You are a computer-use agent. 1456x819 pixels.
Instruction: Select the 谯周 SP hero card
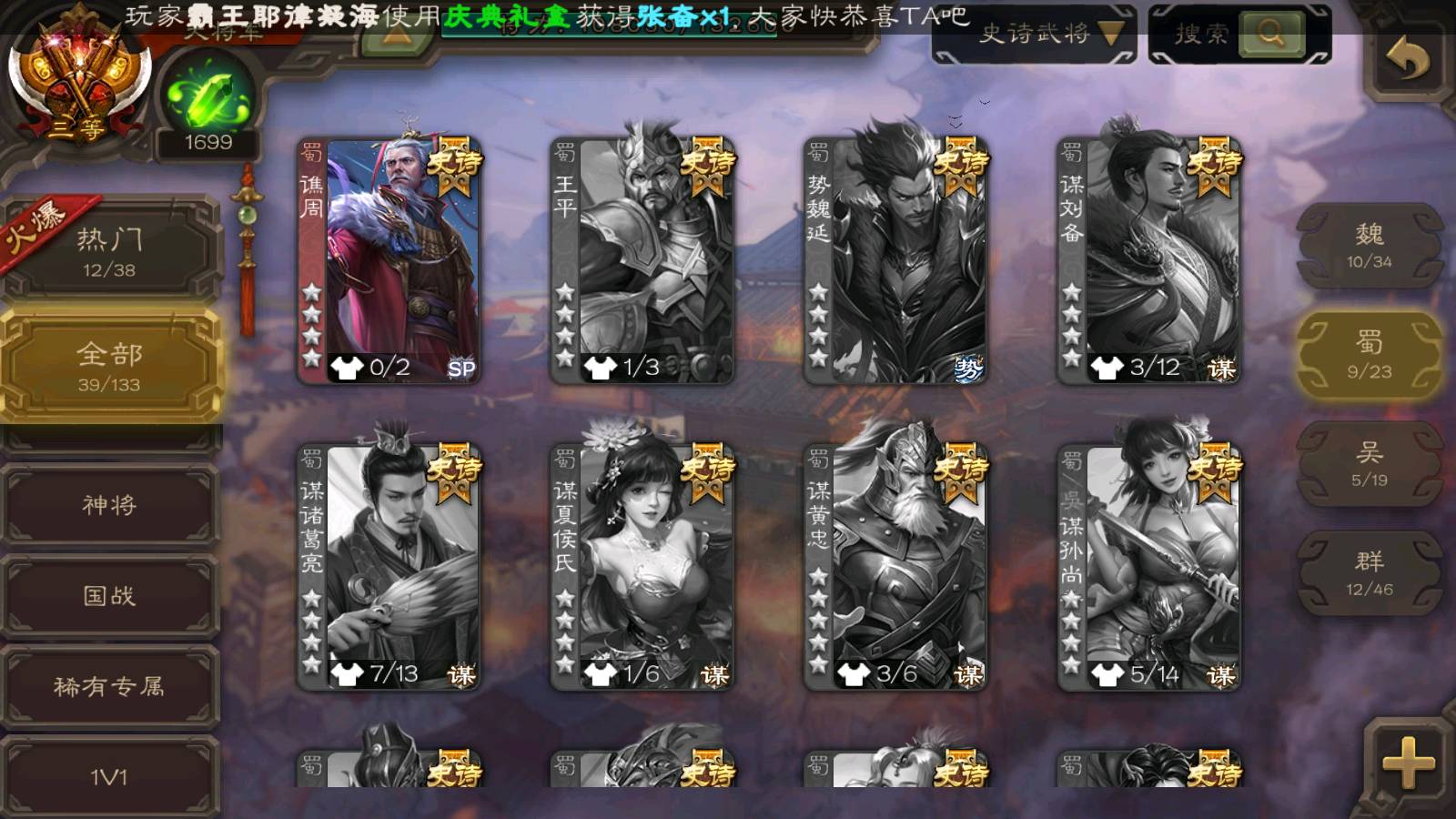pyautogui.click(x=389, y=259)
